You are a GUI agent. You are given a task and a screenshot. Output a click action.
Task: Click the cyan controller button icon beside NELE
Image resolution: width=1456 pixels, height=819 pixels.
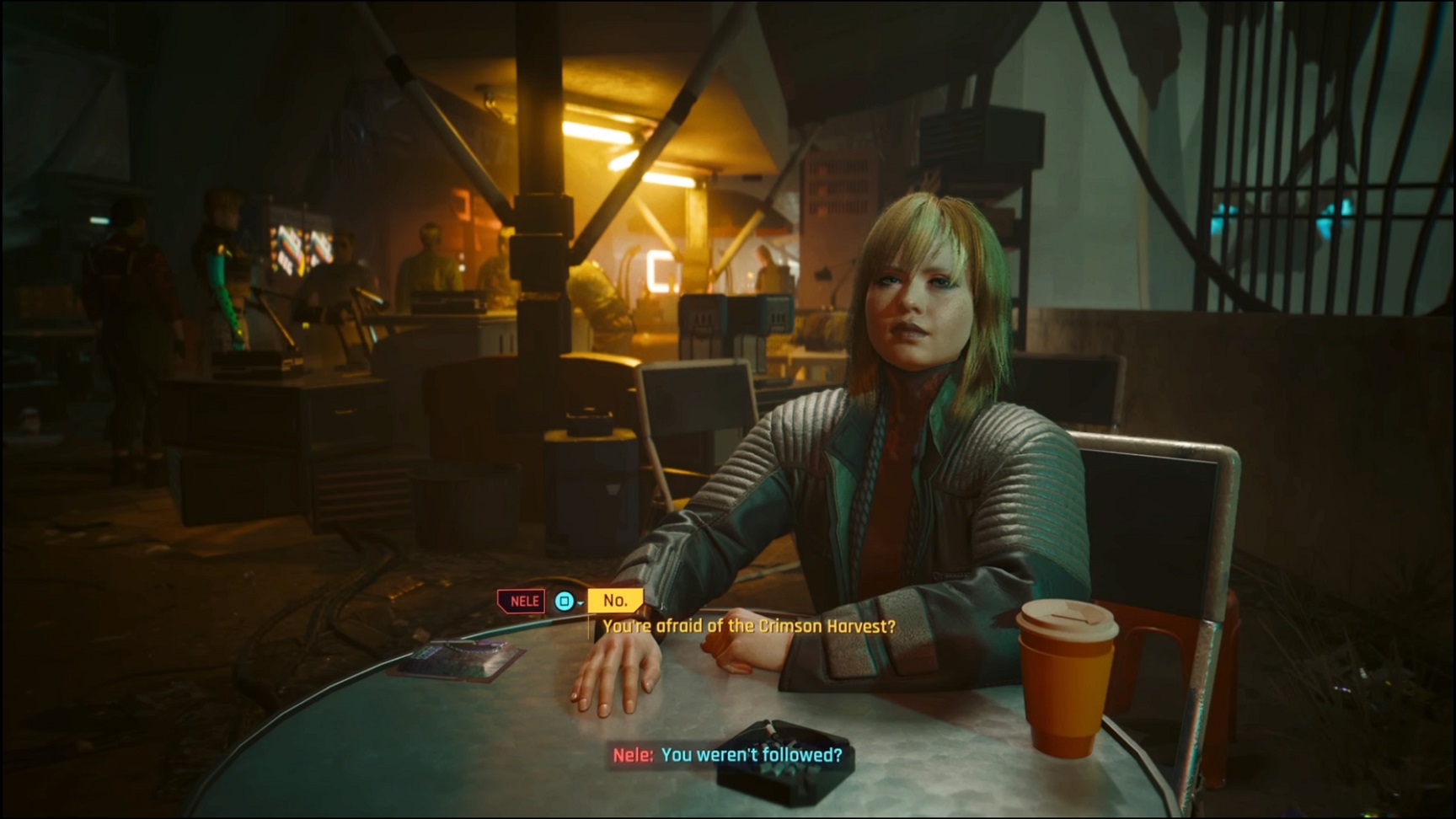pyautogui.click(x=563, y=600)
